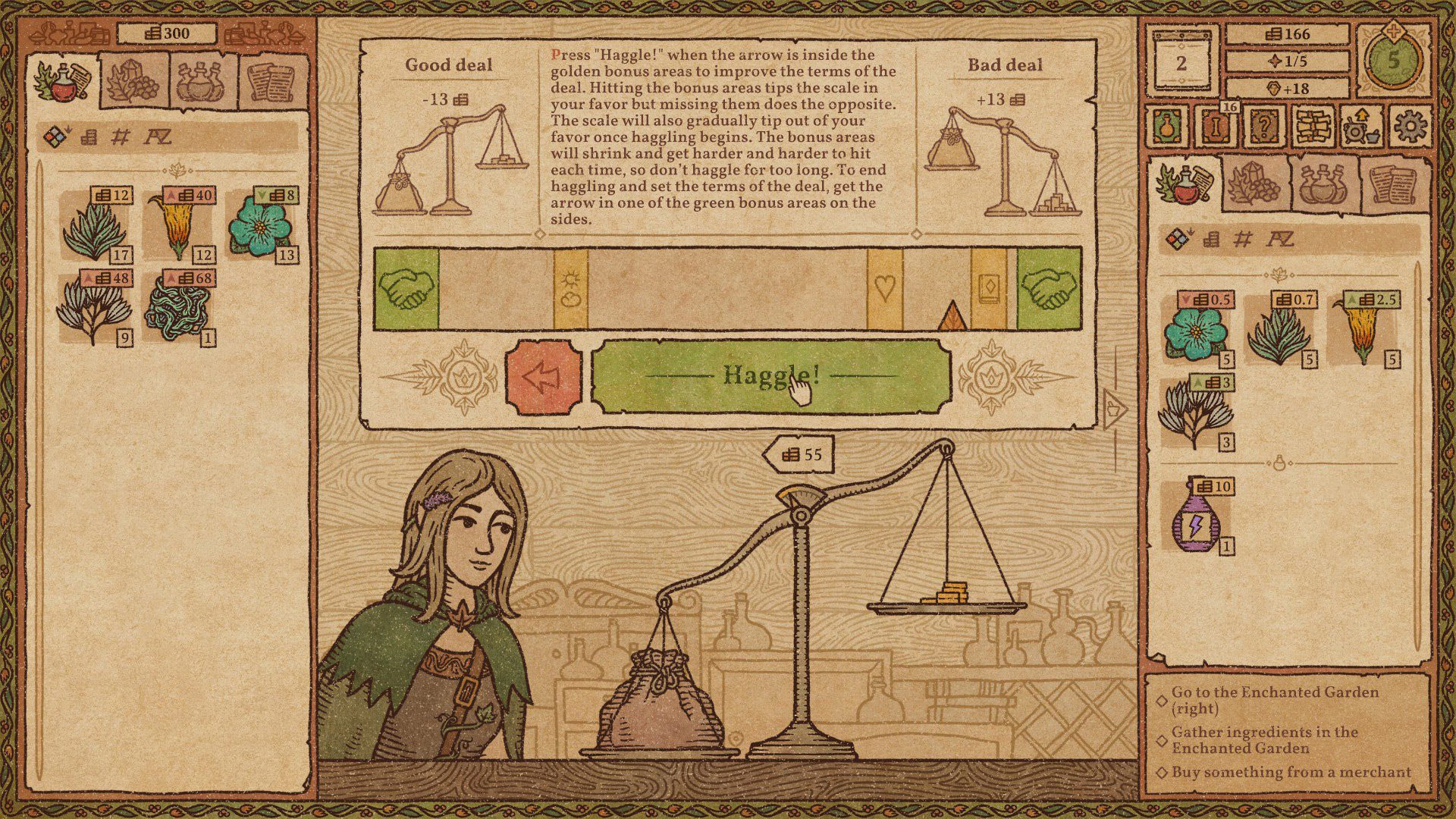Toggle quantity sorting with the # icon
The image size is (1456, 819).
click(x=120, y=138)
